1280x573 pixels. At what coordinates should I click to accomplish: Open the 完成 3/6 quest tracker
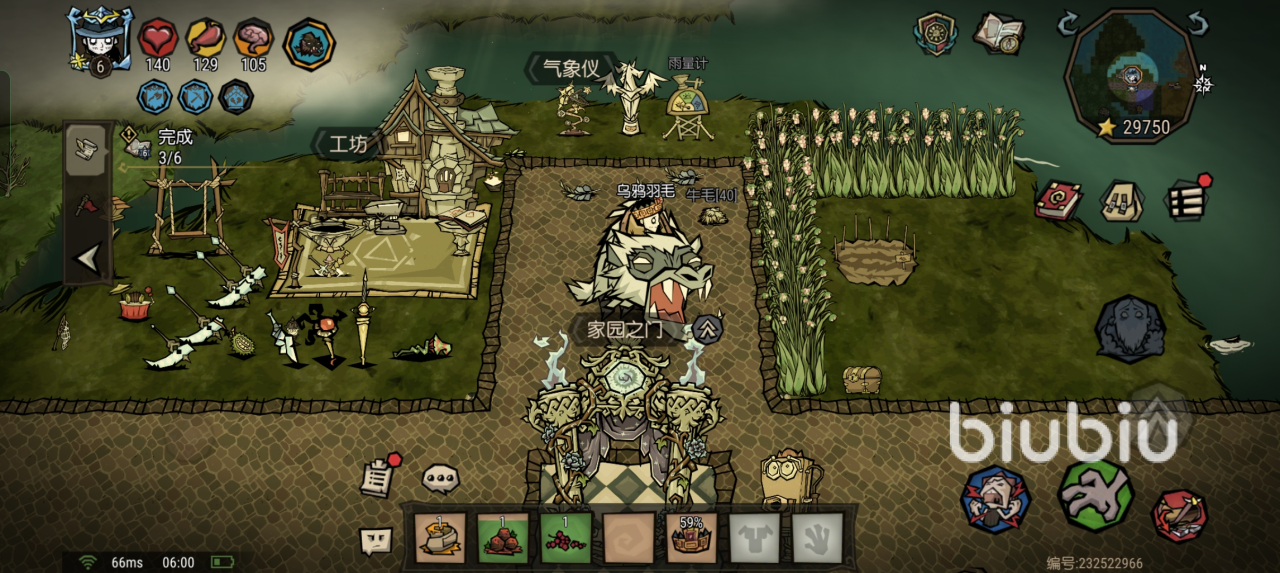tap(160, 147)
